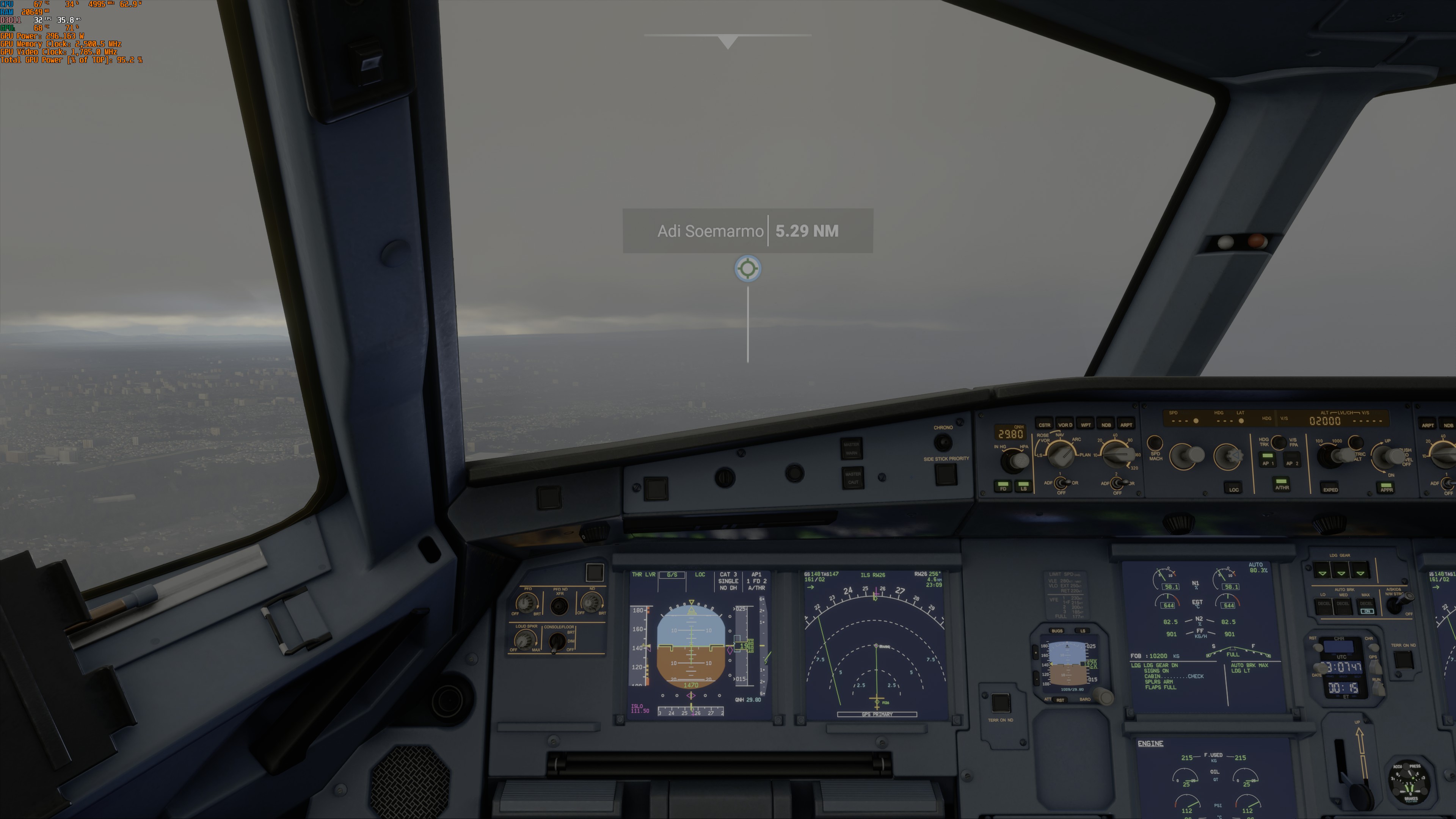Select the WPT waypoint filter button
Screen dimensions: 1456x819
[1085, 425]
